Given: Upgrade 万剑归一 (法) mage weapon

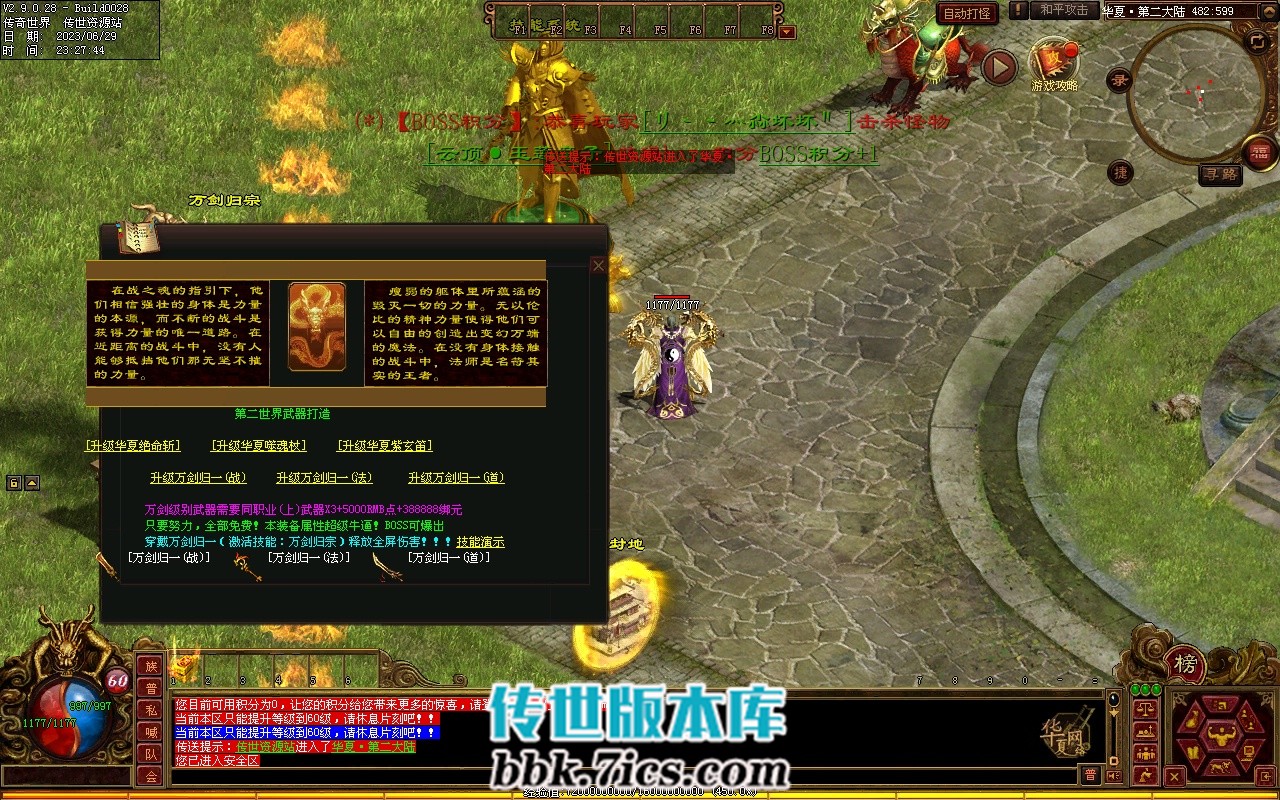Looking at the screenshot, I should (x=324, y=478).
